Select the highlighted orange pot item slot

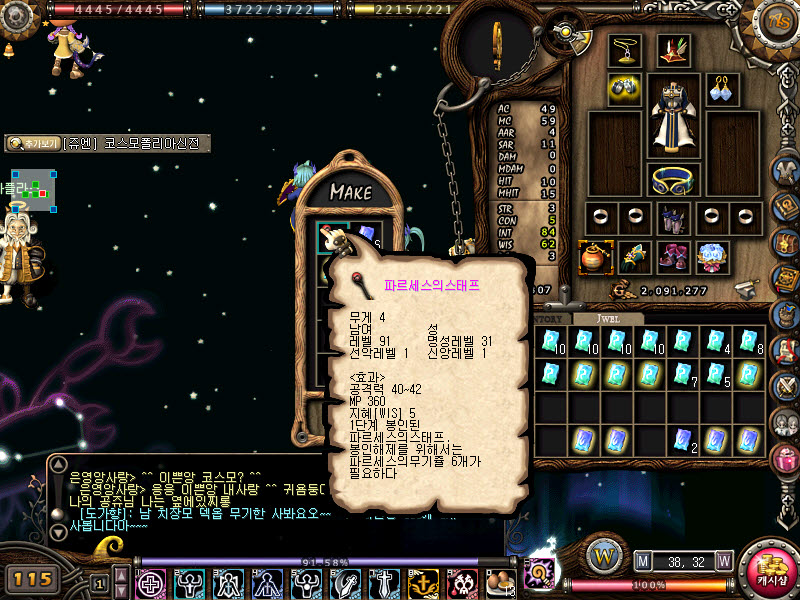pos(595,257)
